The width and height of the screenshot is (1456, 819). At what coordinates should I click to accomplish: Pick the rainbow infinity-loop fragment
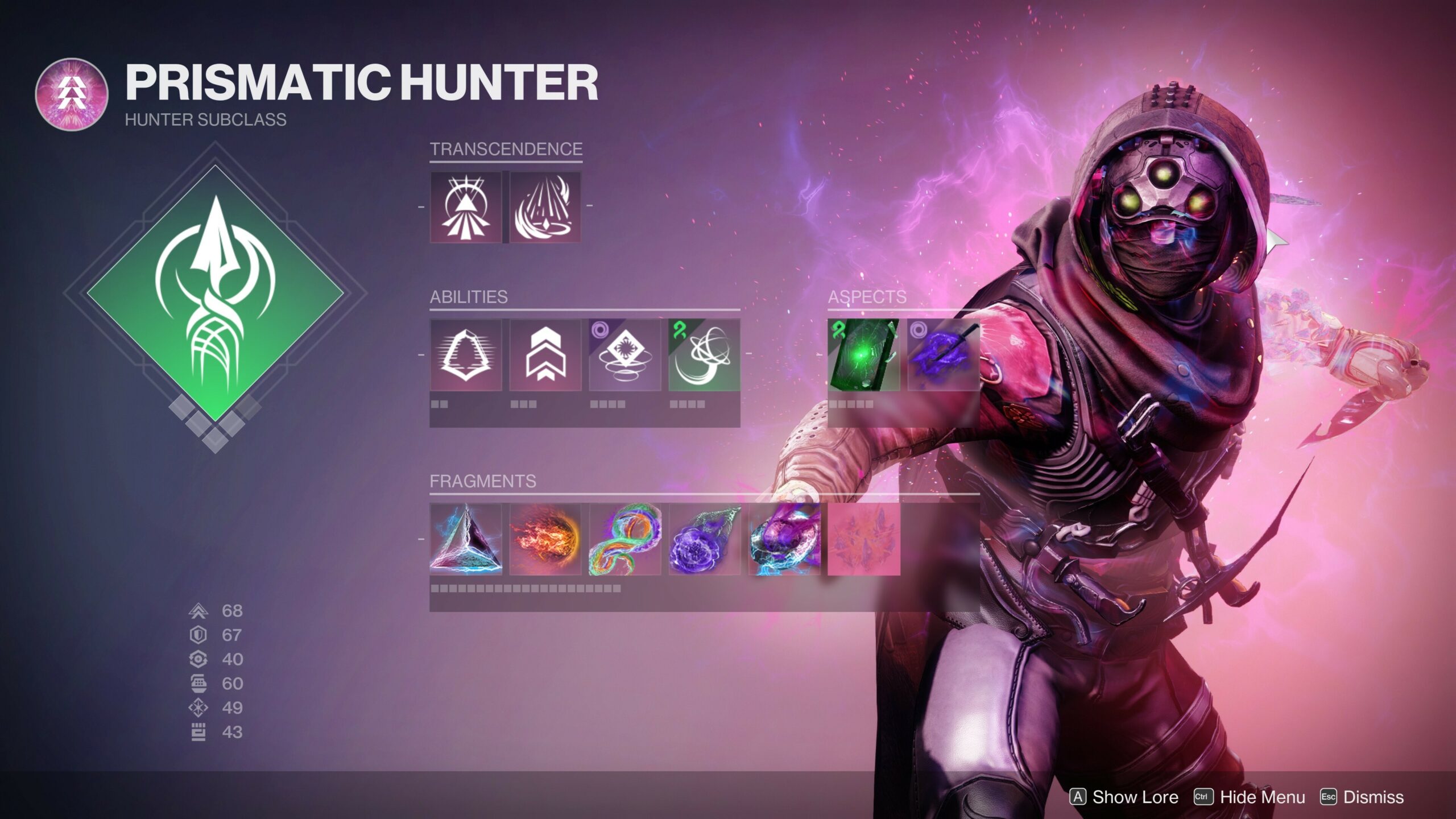pyautogui.click(x=624, y=539)
